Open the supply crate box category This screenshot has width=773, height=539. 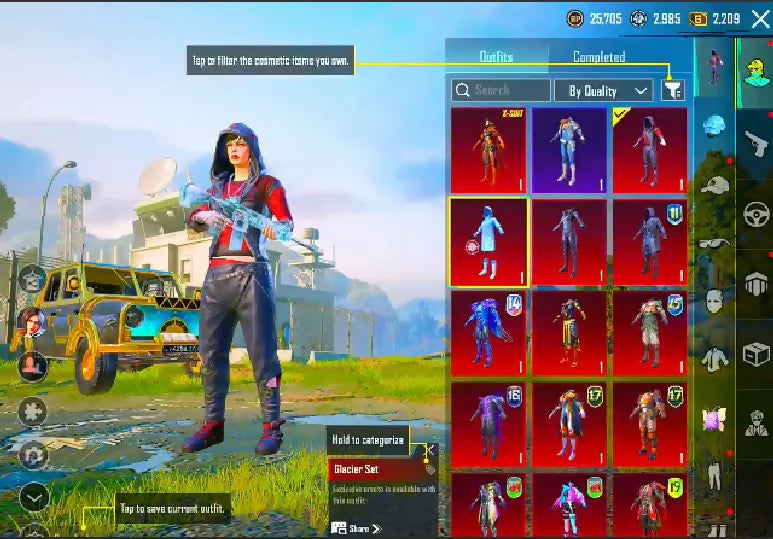point(755,354)
